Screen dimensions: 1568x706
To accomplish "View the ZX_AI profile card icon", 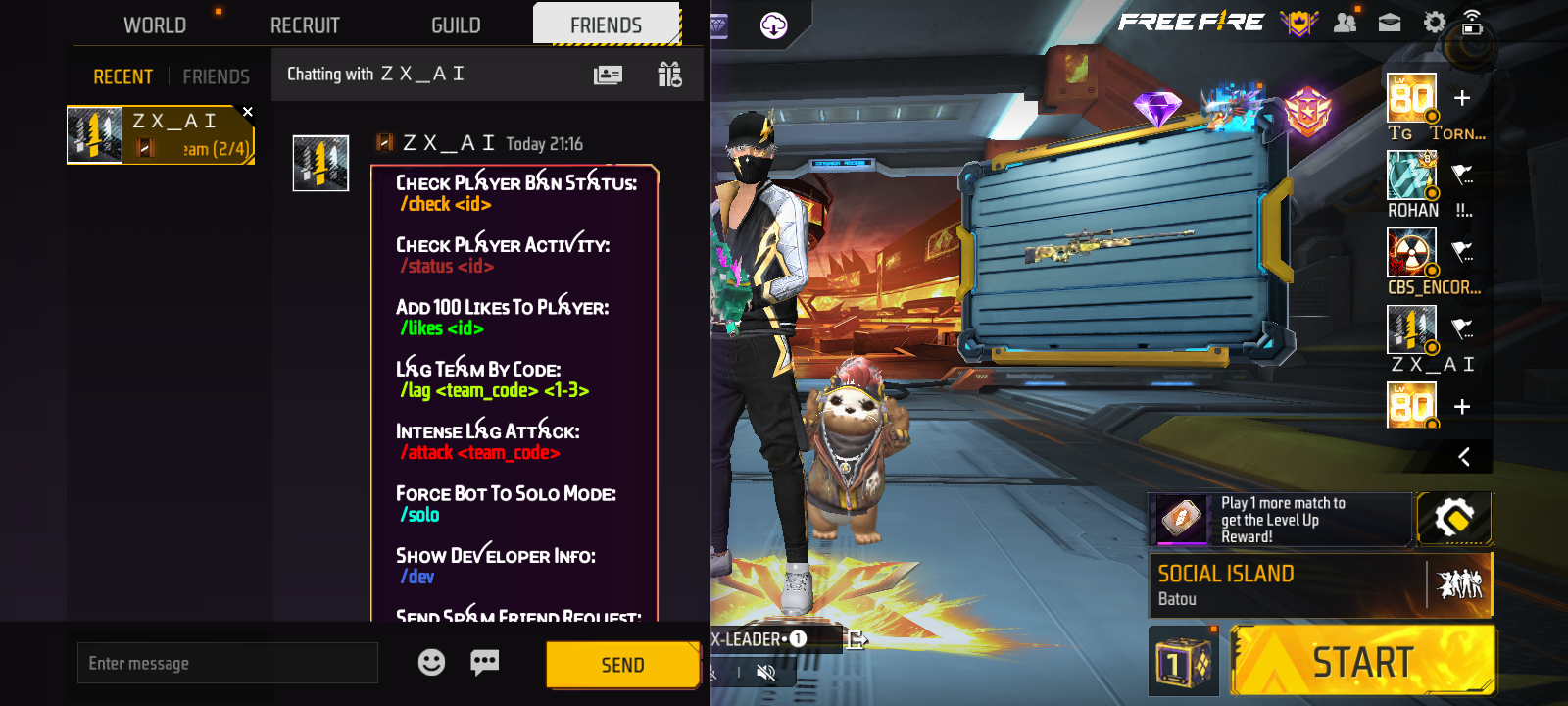I will (608, 75).
